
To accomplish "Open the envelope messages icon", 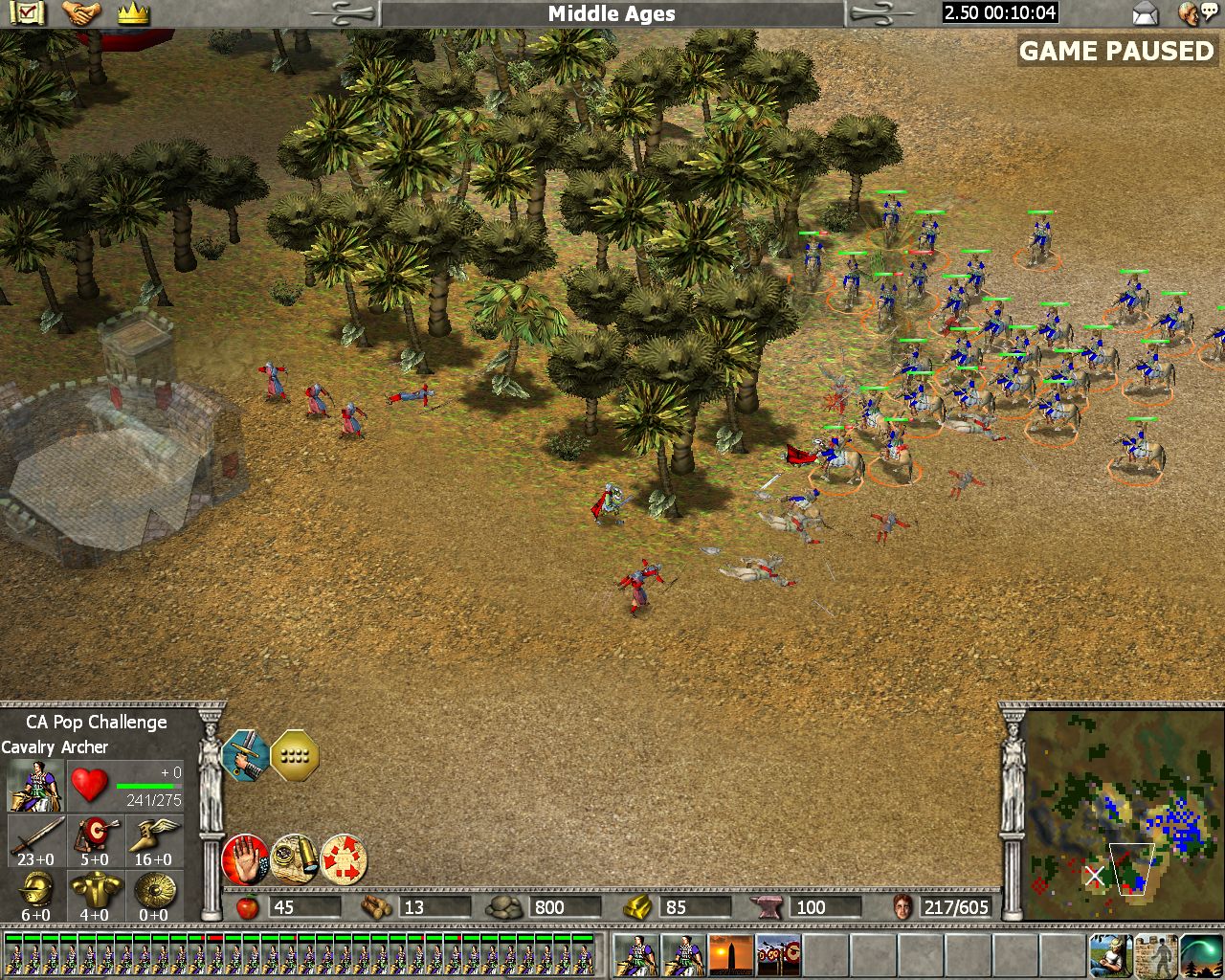I will coord(1145,13).
